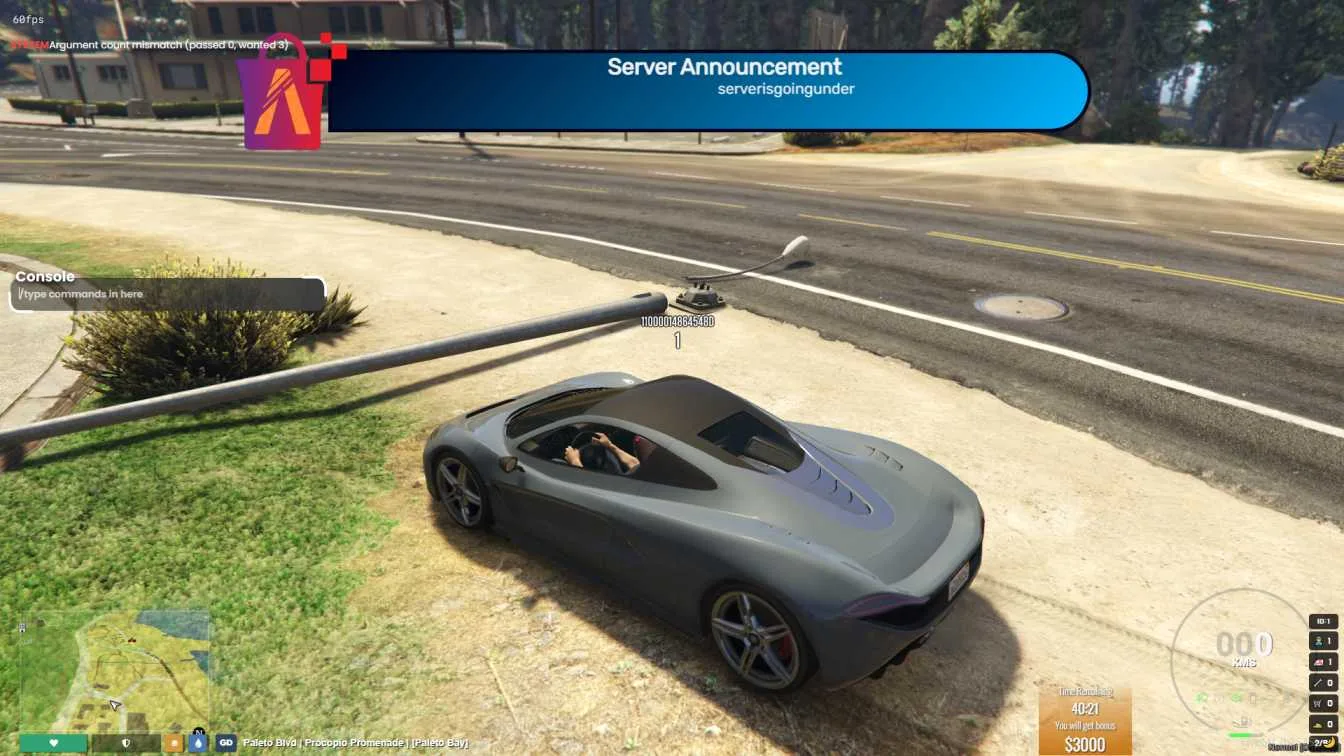Viewport: 1344px width, 756px height.
Task: Open the minimap of Paleto Bay
Action: 114,670
